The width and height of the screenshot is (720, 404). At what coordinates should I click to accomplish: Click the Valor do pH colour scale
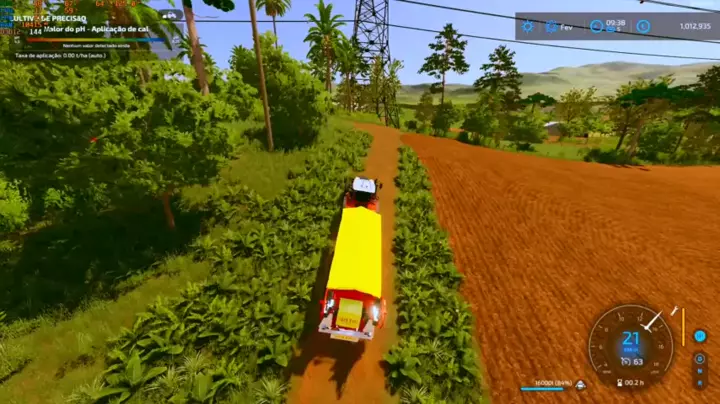pos(95,39)
